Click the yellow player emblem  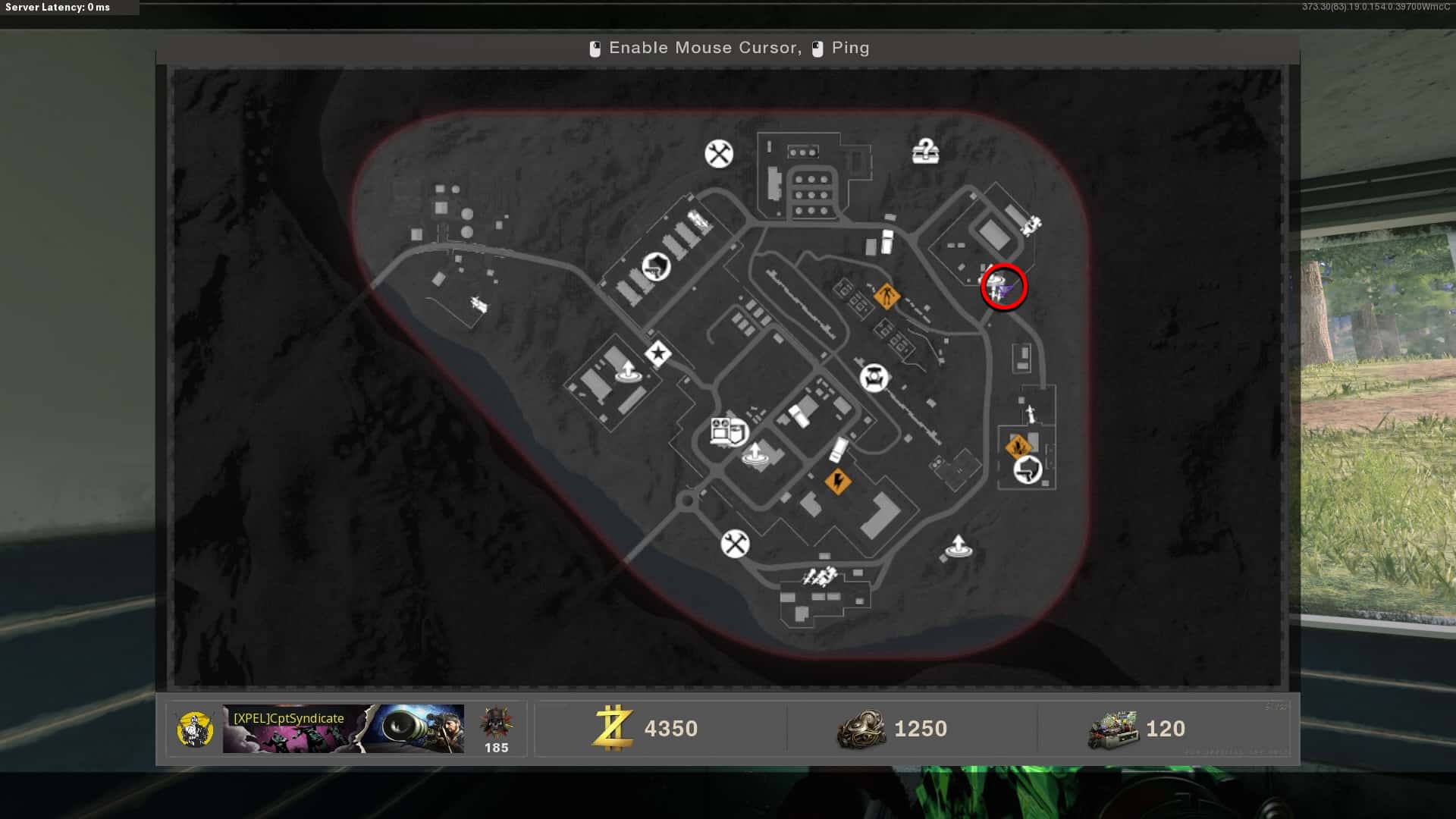coord(194,729)
